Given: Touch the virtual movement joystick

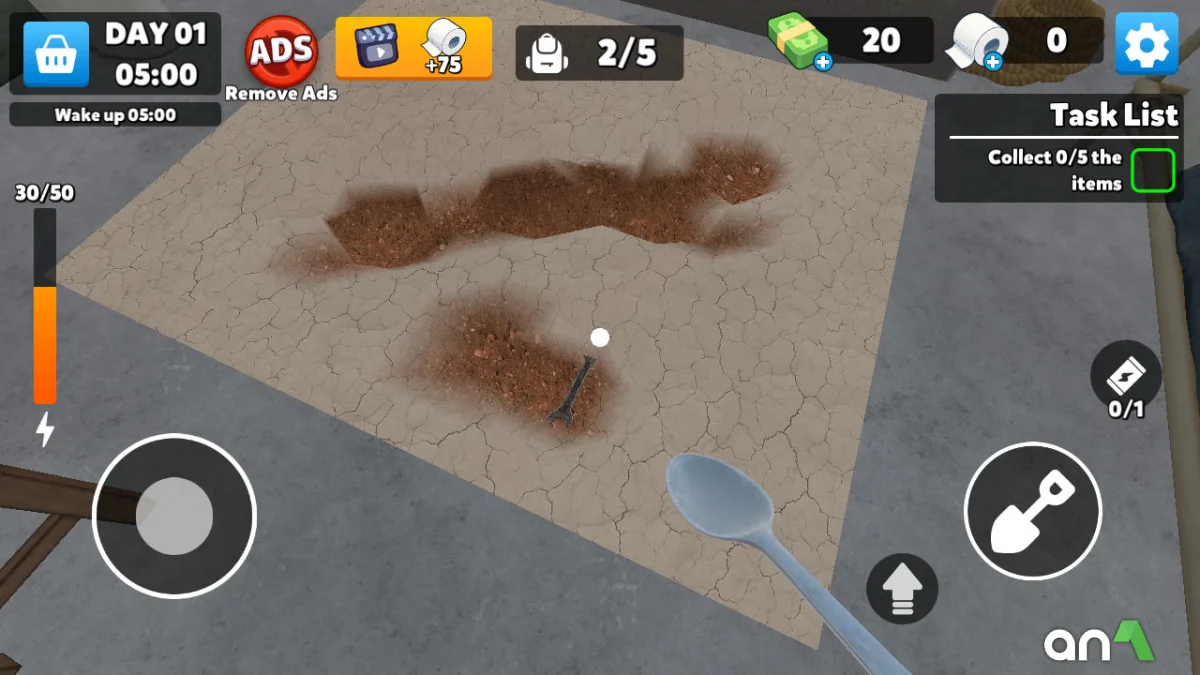Looking at the screenshot, I should [x=174, y=516].
